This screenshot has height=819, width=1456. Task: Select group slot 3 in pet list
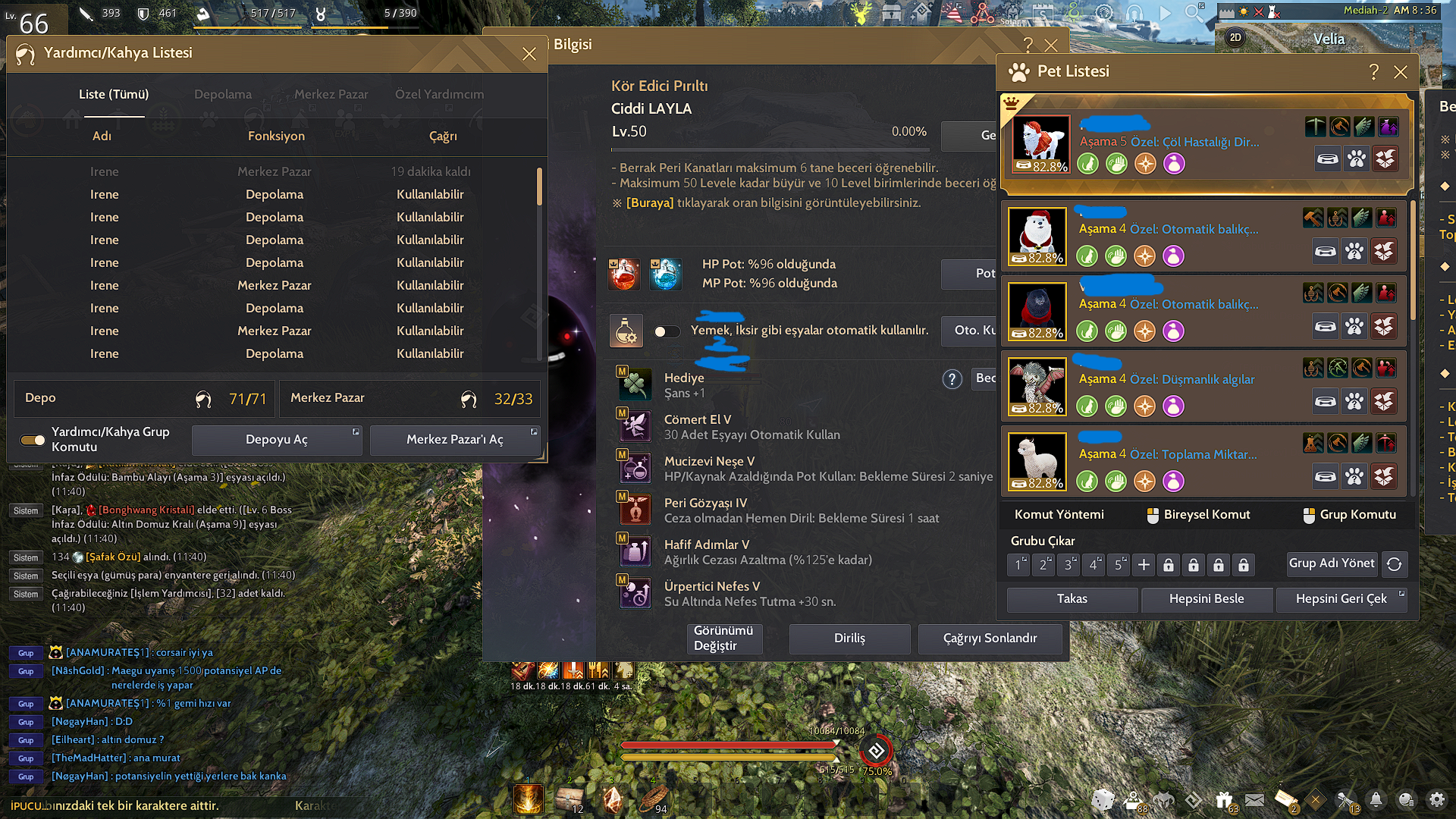pos(1068,564)
